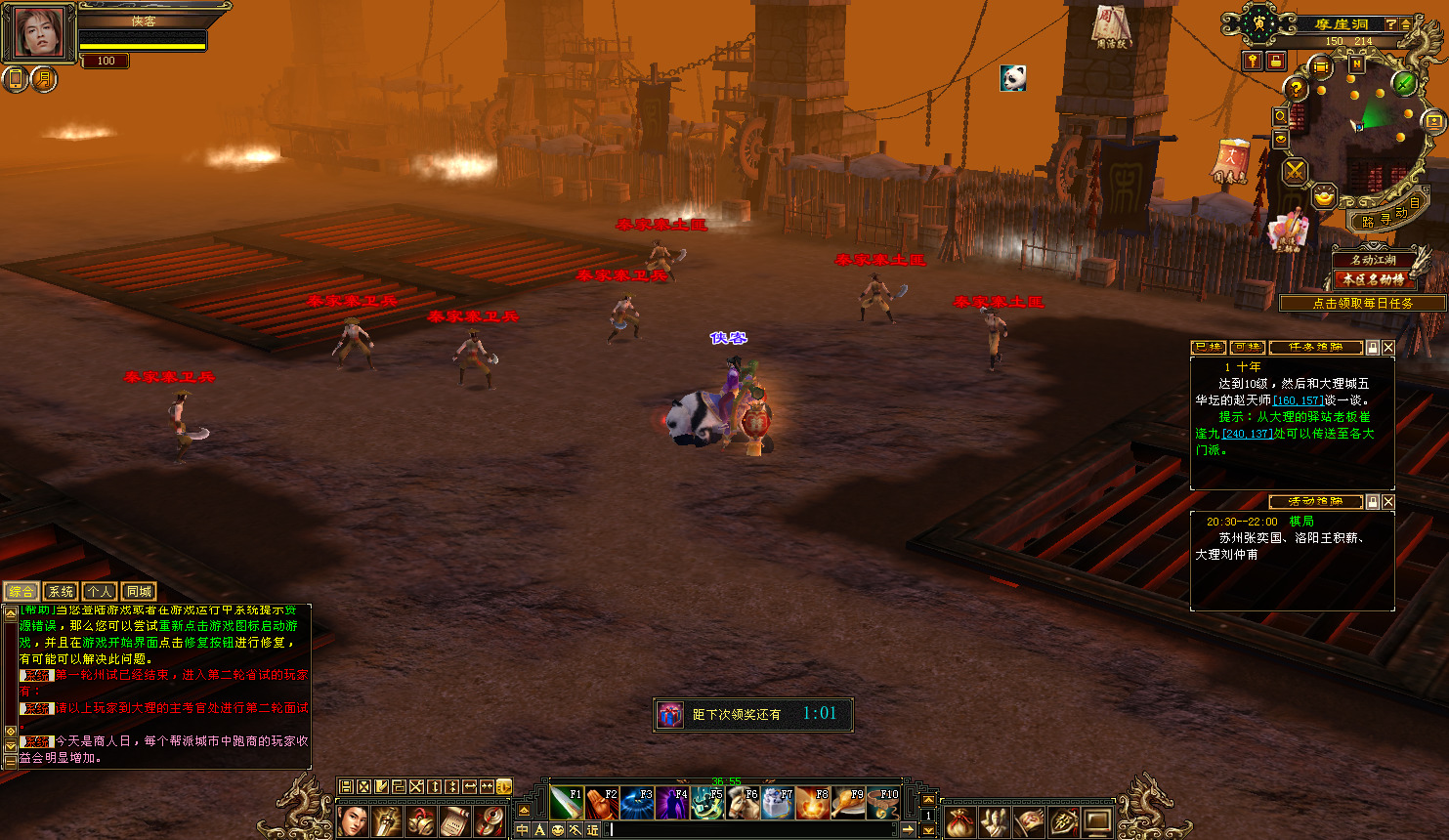Image resolution: width=1449 pixels, height=840 pixels.
Task: Activate the F8 fire skill slot
Action: 813,804
